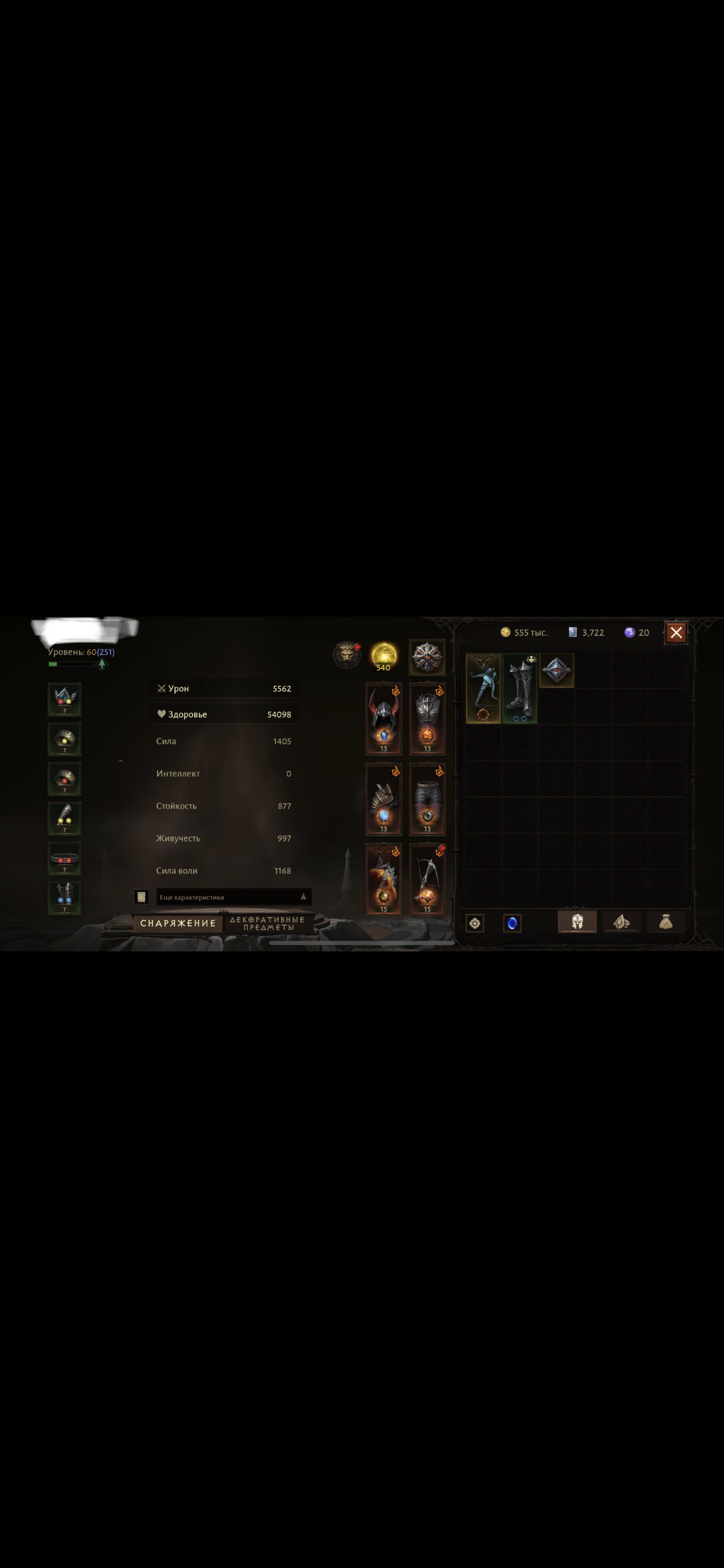The image size is (724, 1568).
Task: Select the equipped amulet slot
Action: pyautogui.click(x=65, y=699)
